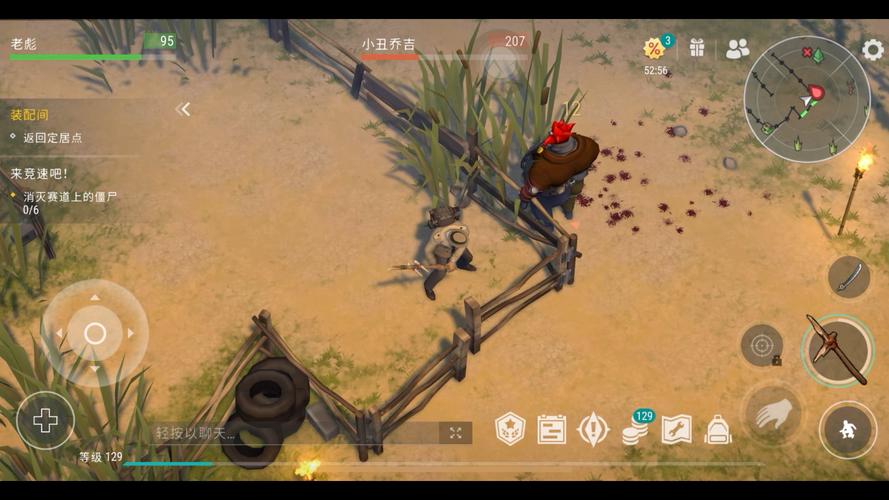Expand the chat window
This screenshot has height=500, width=889.
(x=455, y=433)
